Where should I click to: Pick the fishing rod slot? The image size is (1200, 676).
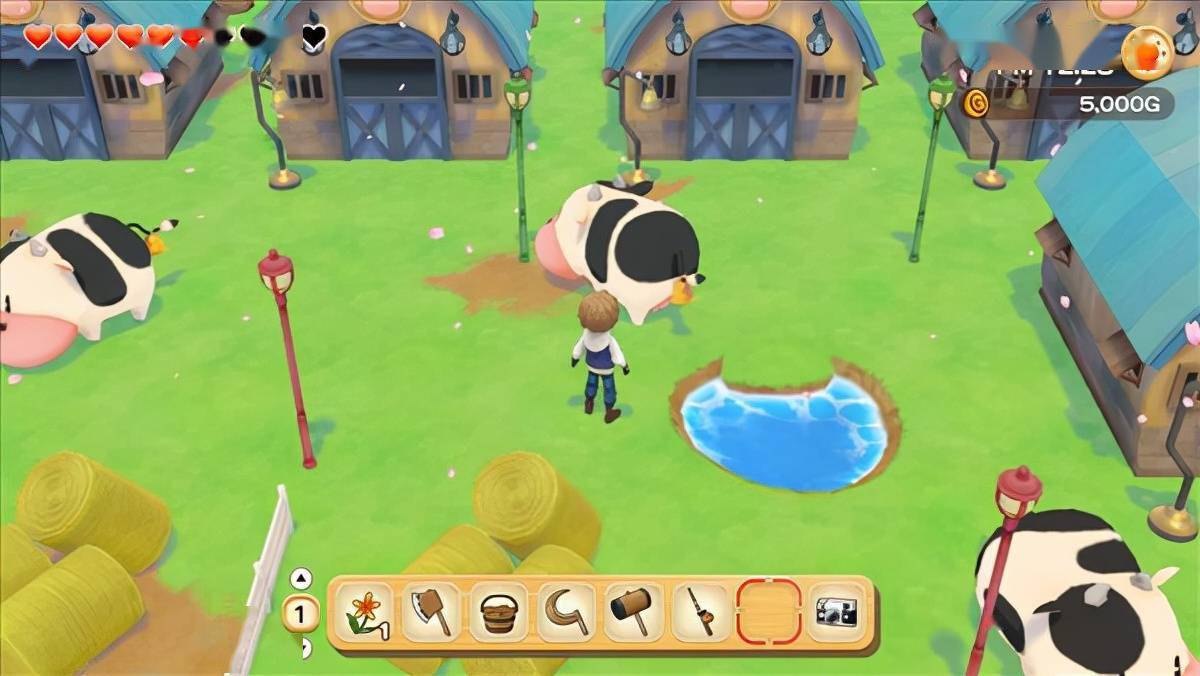coord(700,612)
